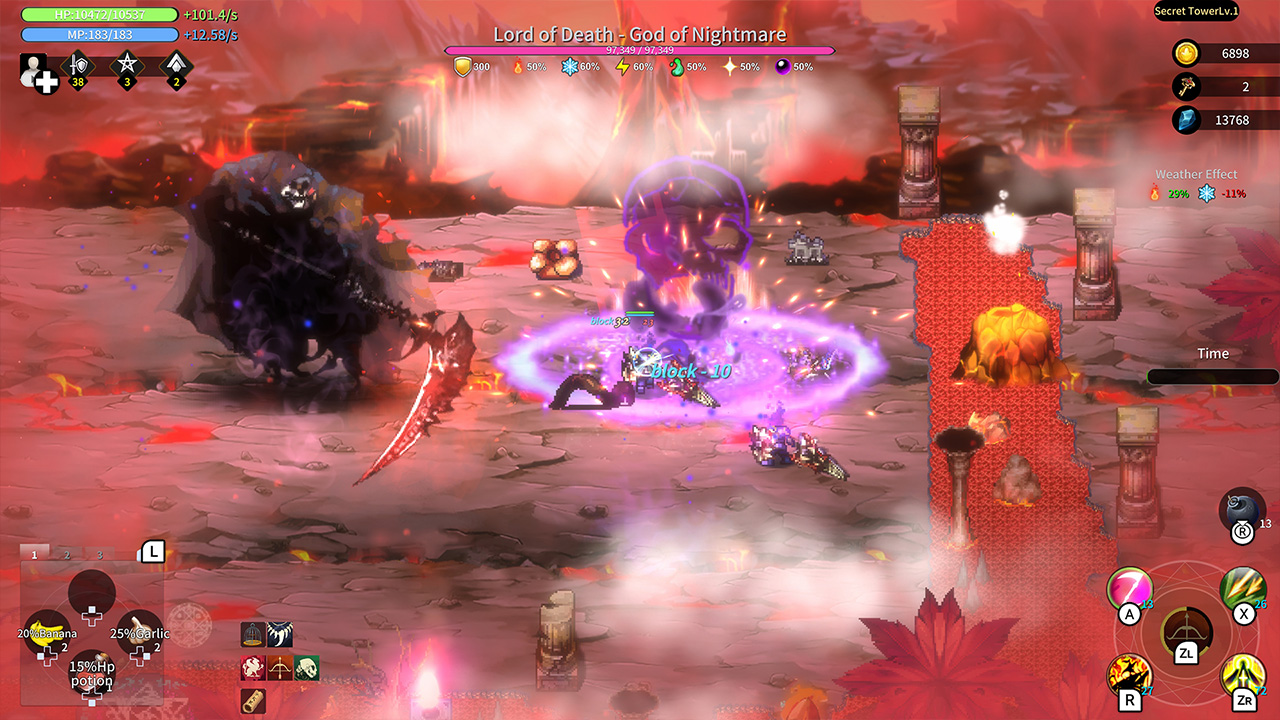
Task: Switch to quick slot tab 2
Action: coord(67,554)
